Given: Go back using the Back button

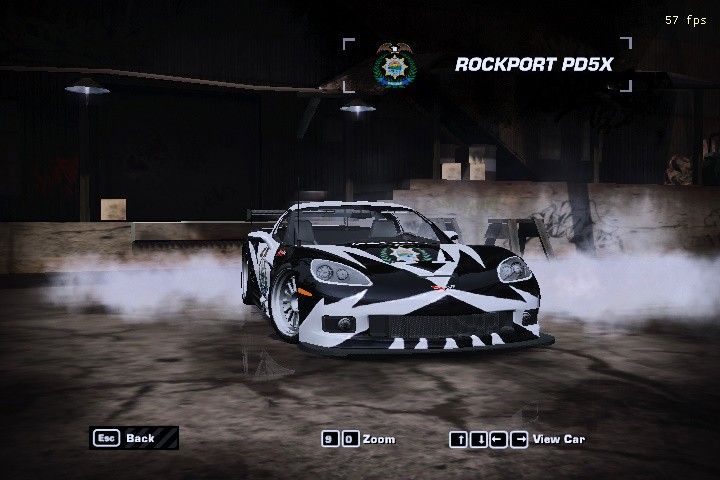Looking at the screenshot, I should coord(134,438).
